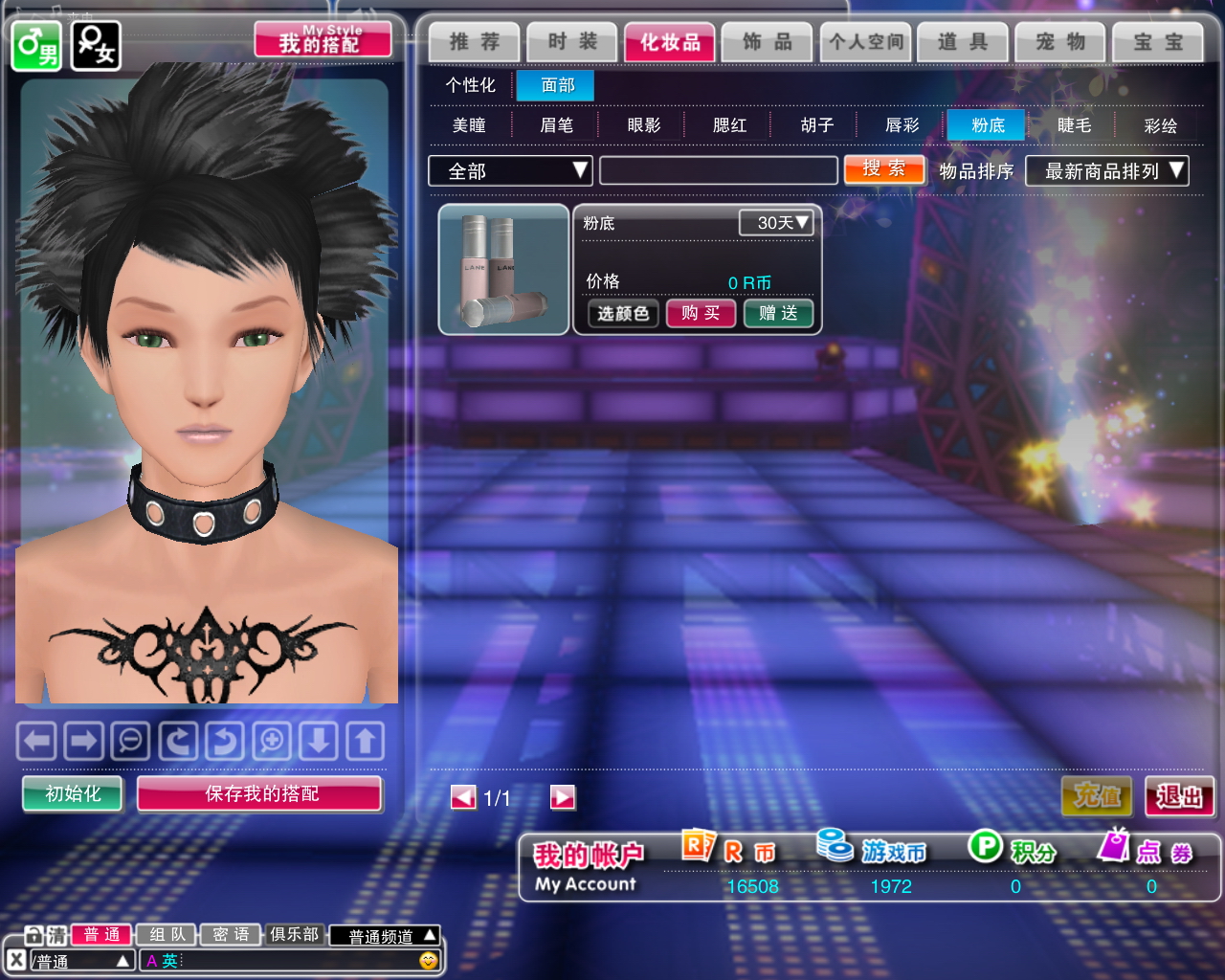The height and width of the screenshot is (980, 1225).
Task: Switch to the 时装 fashion tab
Action: [572, 42]
